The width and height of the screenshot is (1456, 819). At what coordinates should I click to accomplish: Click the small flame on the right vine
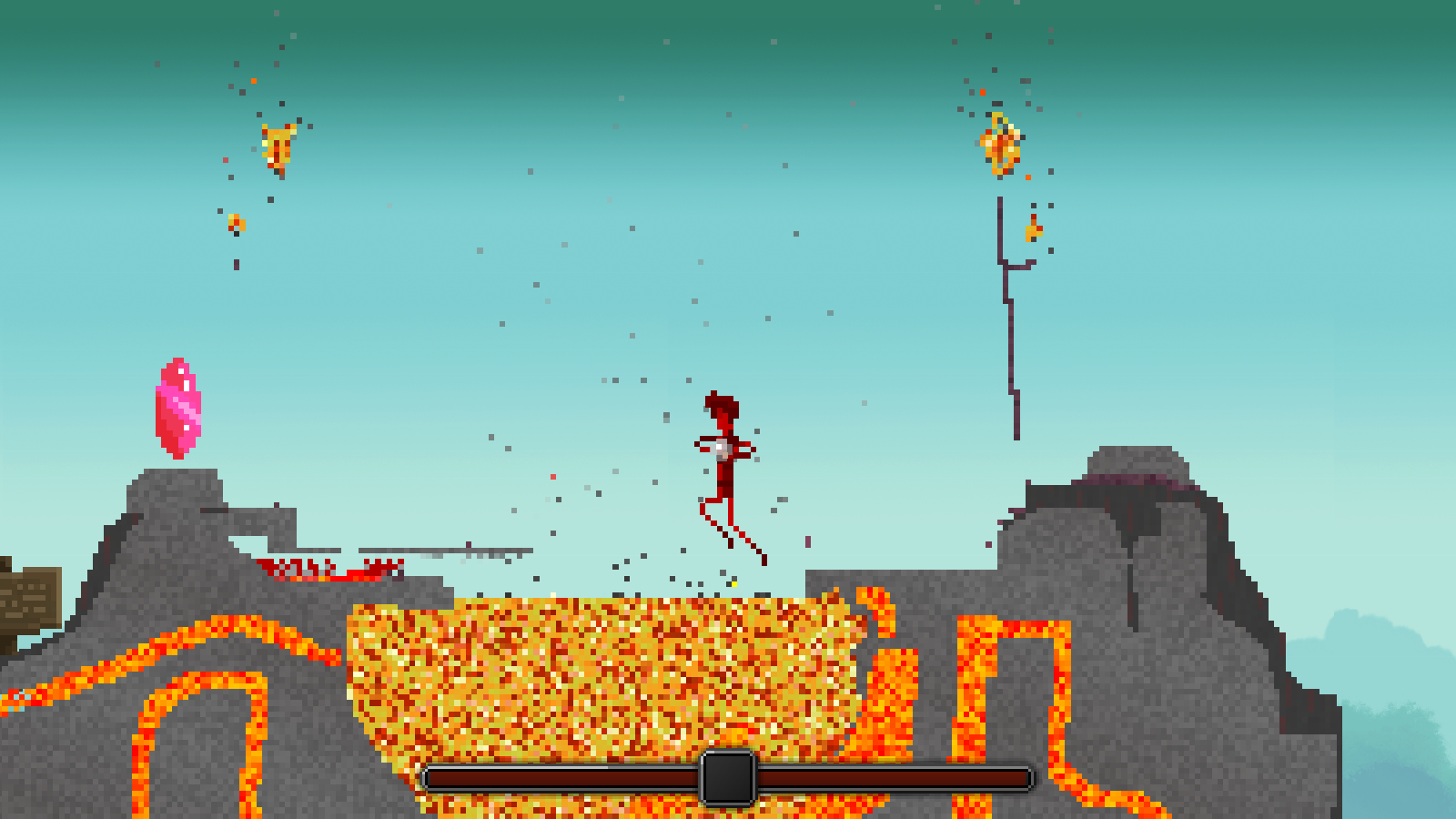tap(1033, 229)
